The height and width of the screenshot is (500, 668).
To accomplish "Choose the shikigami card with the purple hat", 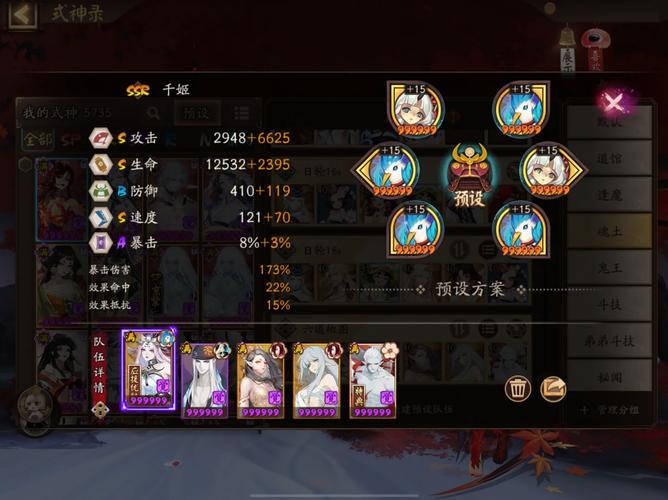I will pos(205,375).
